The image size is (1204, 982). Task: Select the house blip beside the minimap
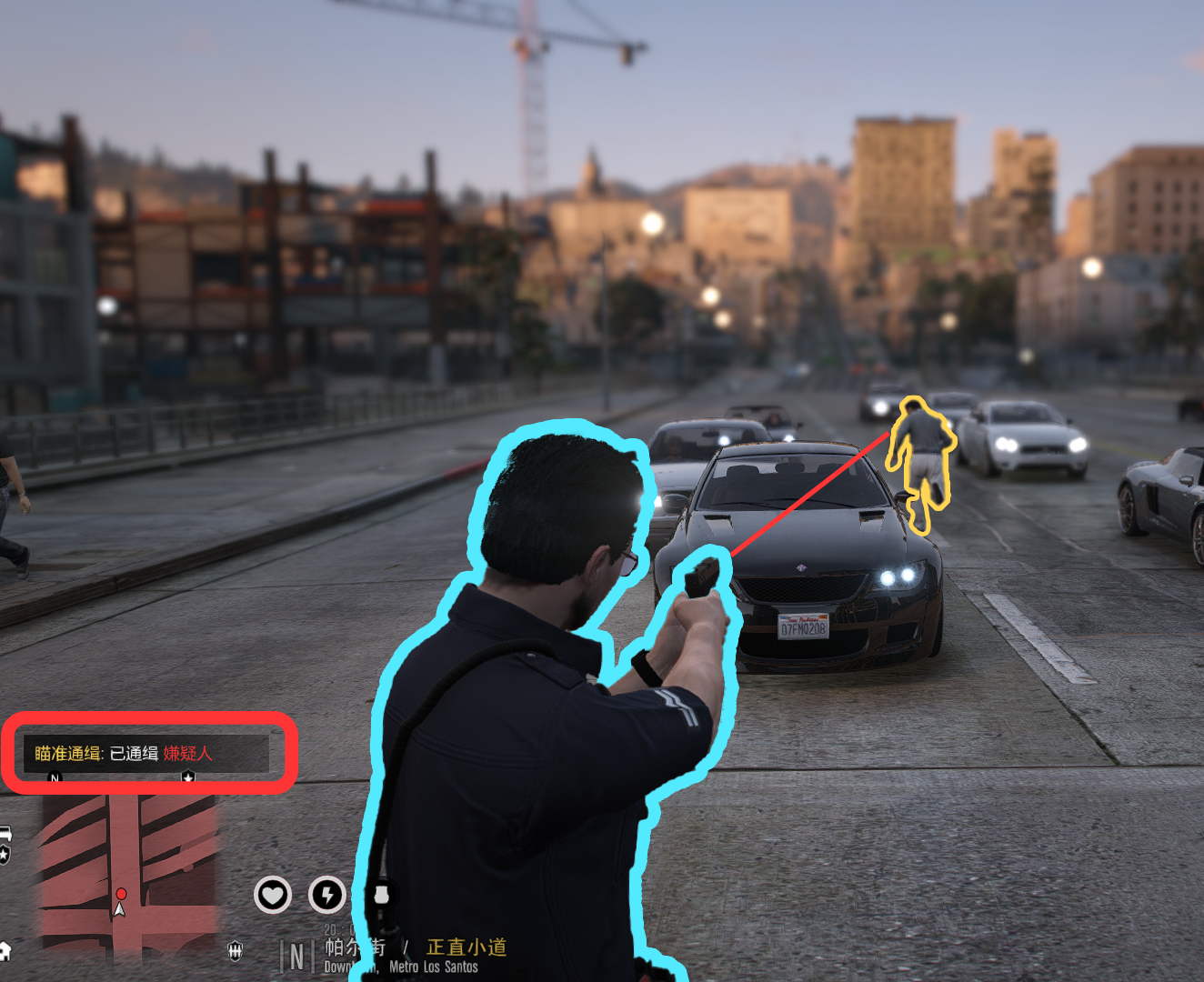coord(5,951)
